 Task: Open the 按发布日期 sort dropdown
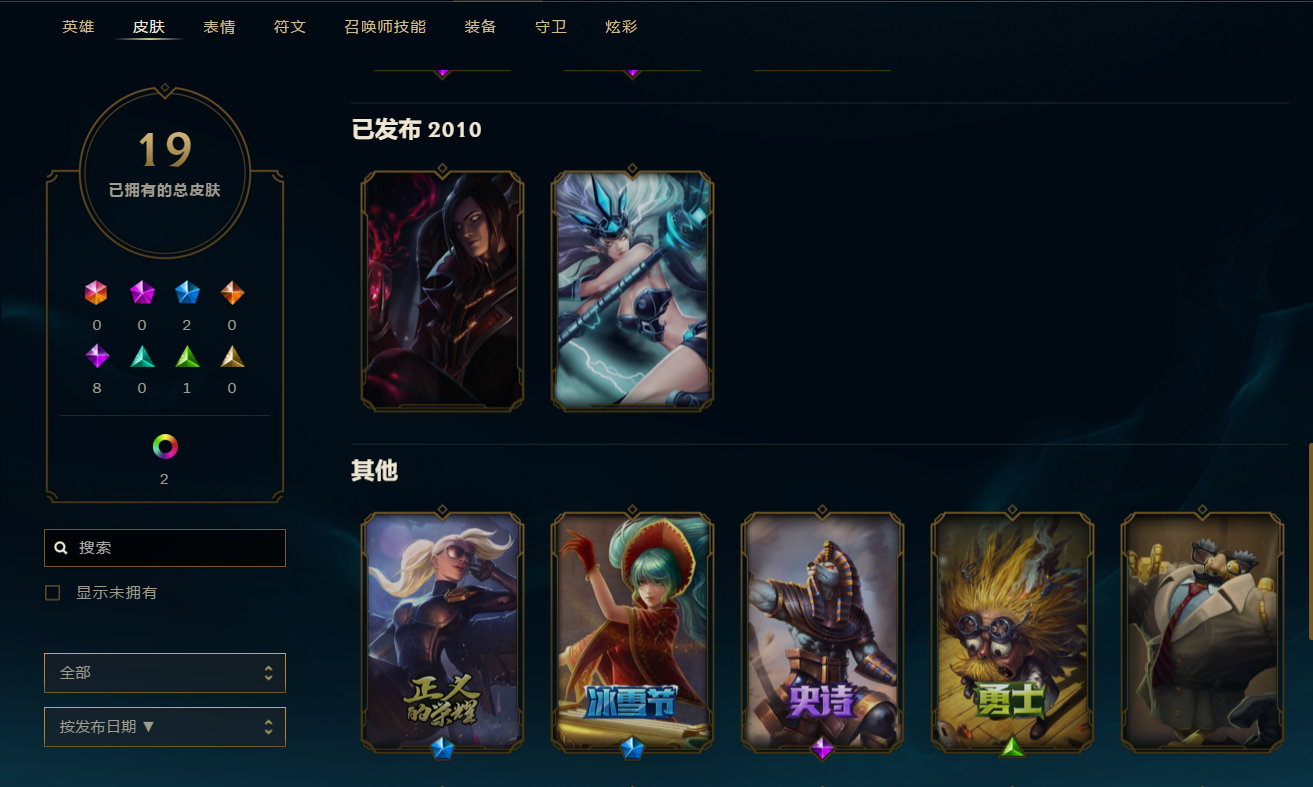(164, 727)
